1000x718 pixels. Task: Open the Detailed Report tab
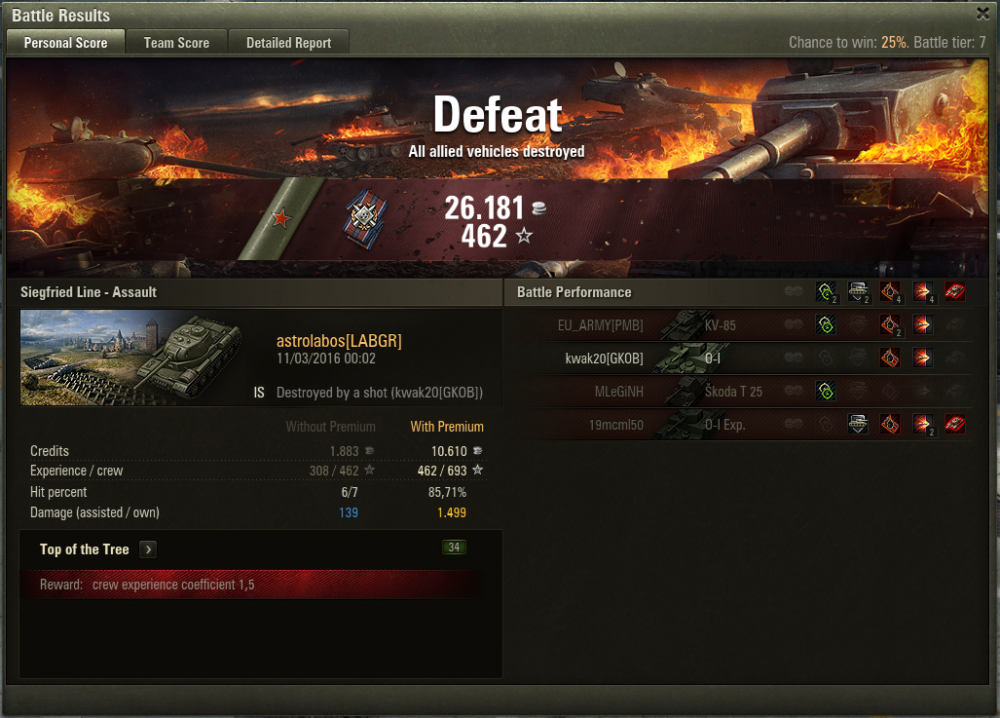288,43
